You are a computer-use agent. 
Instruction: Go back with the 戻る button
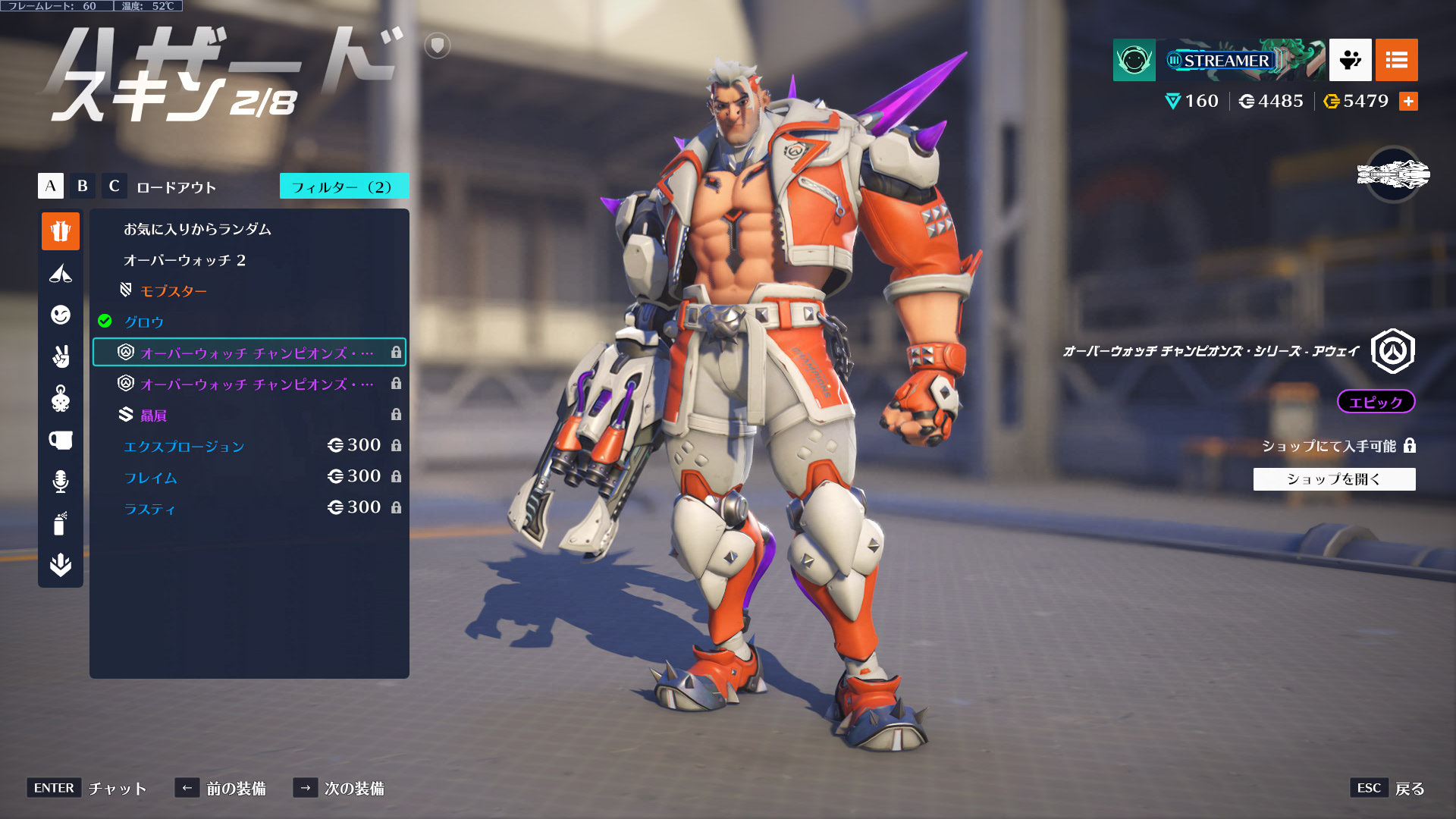point(1409,789)
